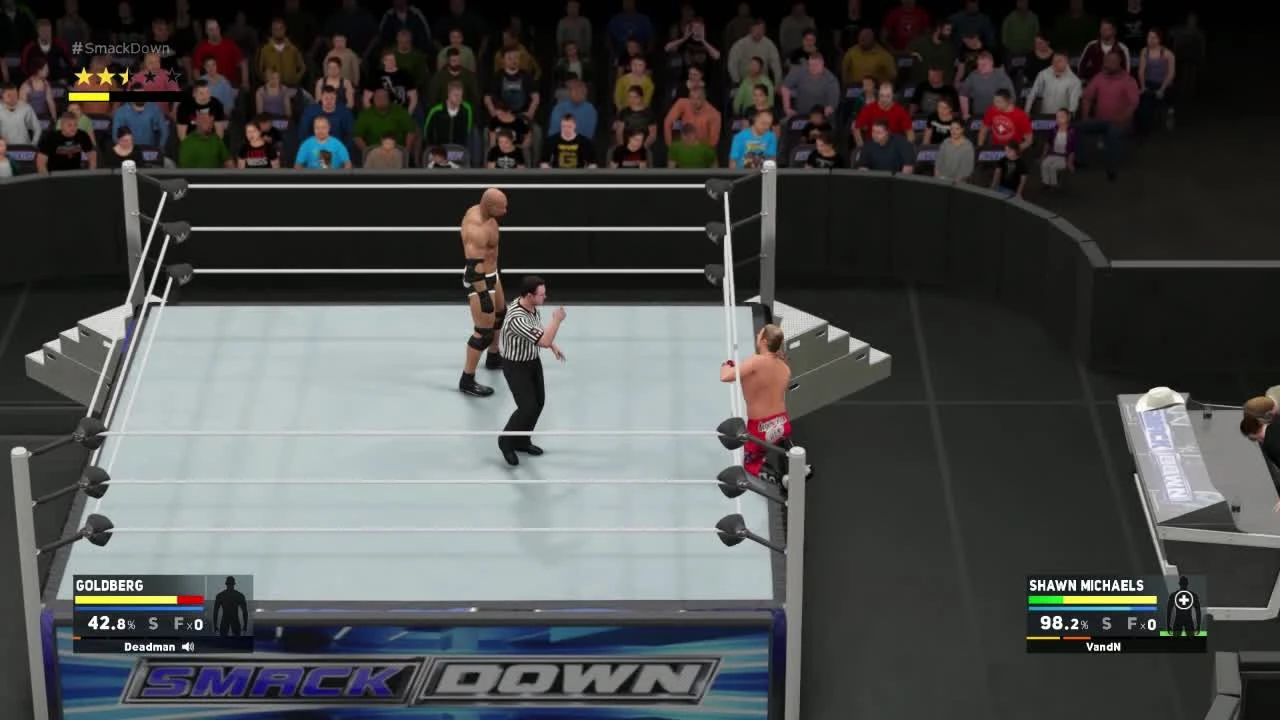
Task: Click the Deadman player name
Action: 148,646
